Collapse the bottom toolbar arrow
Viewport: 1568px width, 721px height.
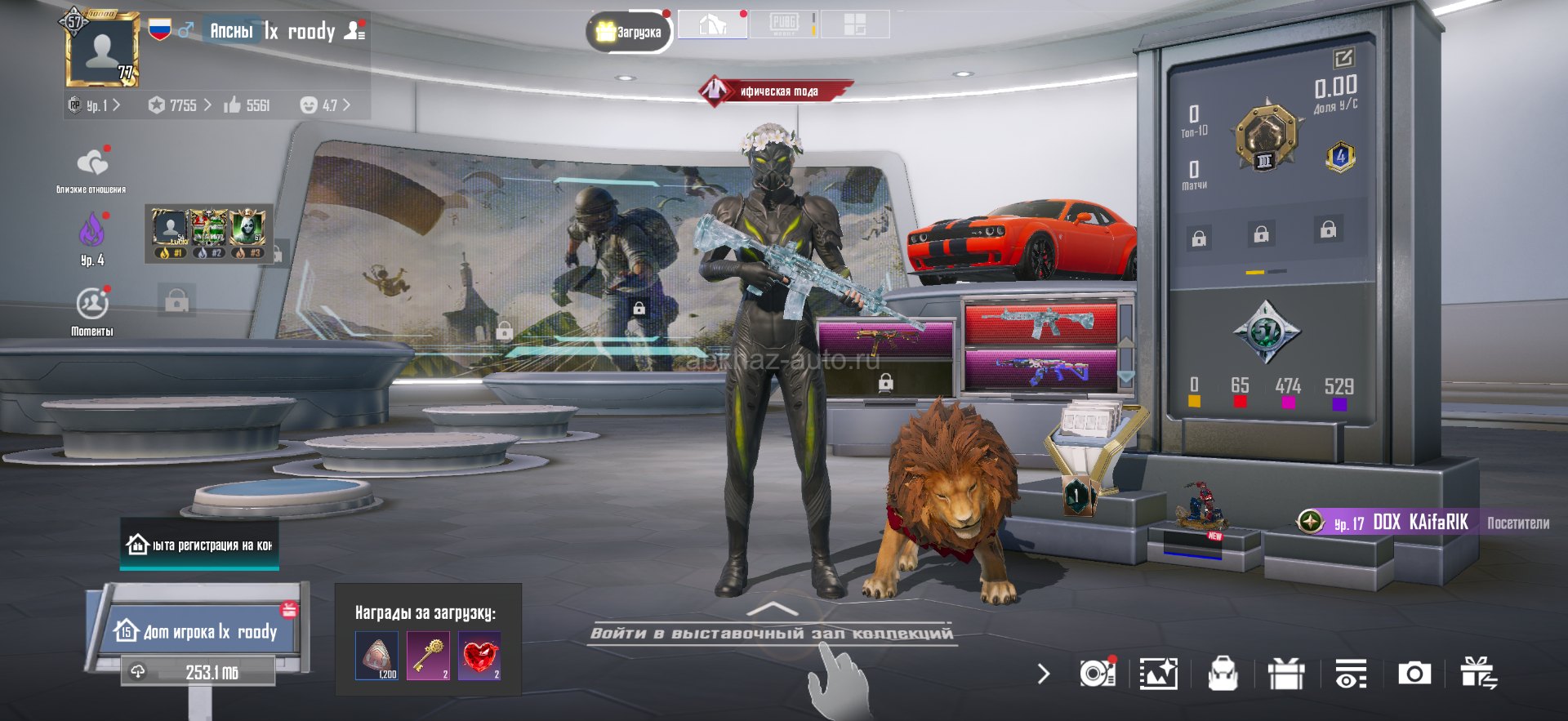pos(1043,674)
